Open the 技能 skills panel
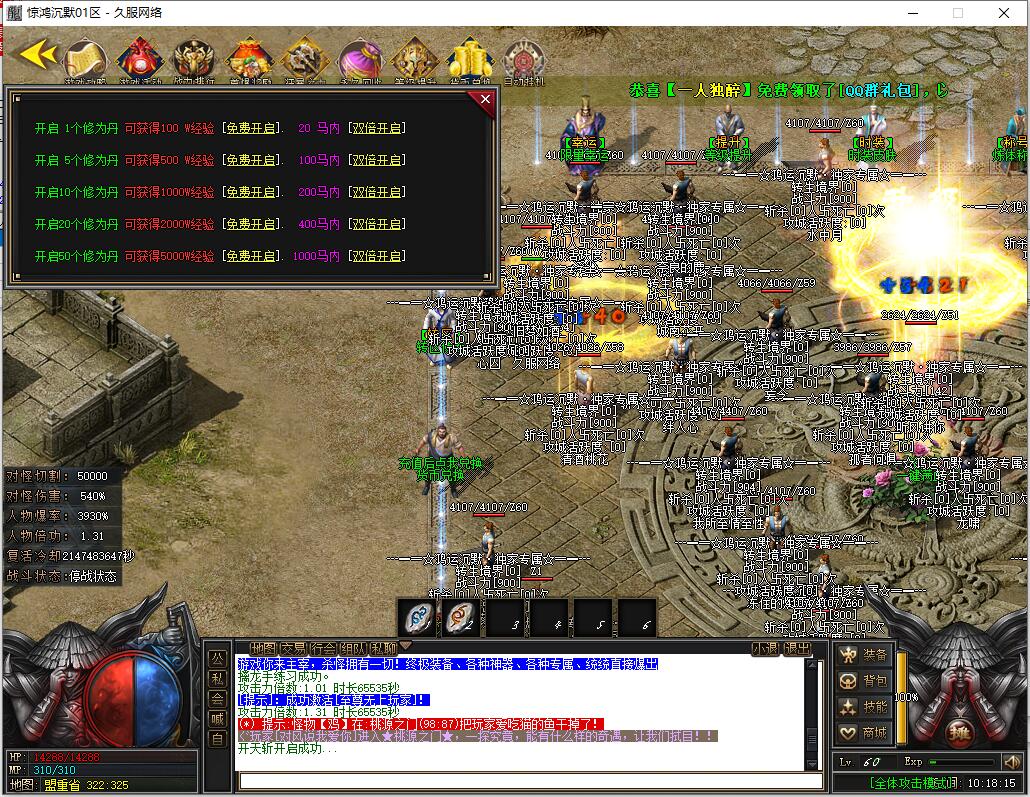Viewport: 1030px width, 797px height. pos(865,707)
